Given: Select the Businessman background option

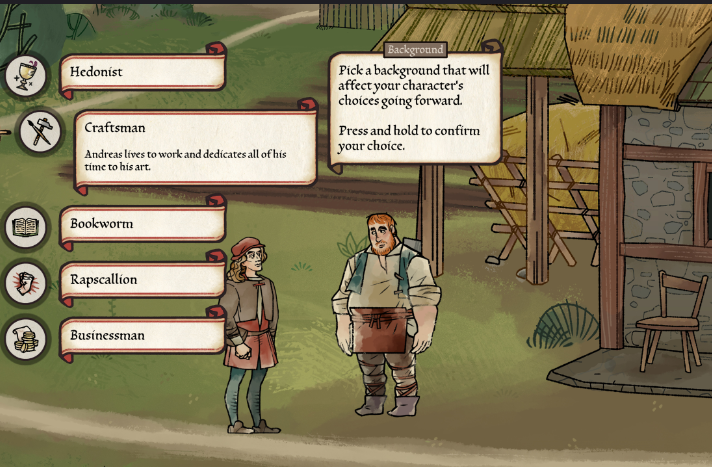Looking at the screenshot, I should tap(142, 336).
